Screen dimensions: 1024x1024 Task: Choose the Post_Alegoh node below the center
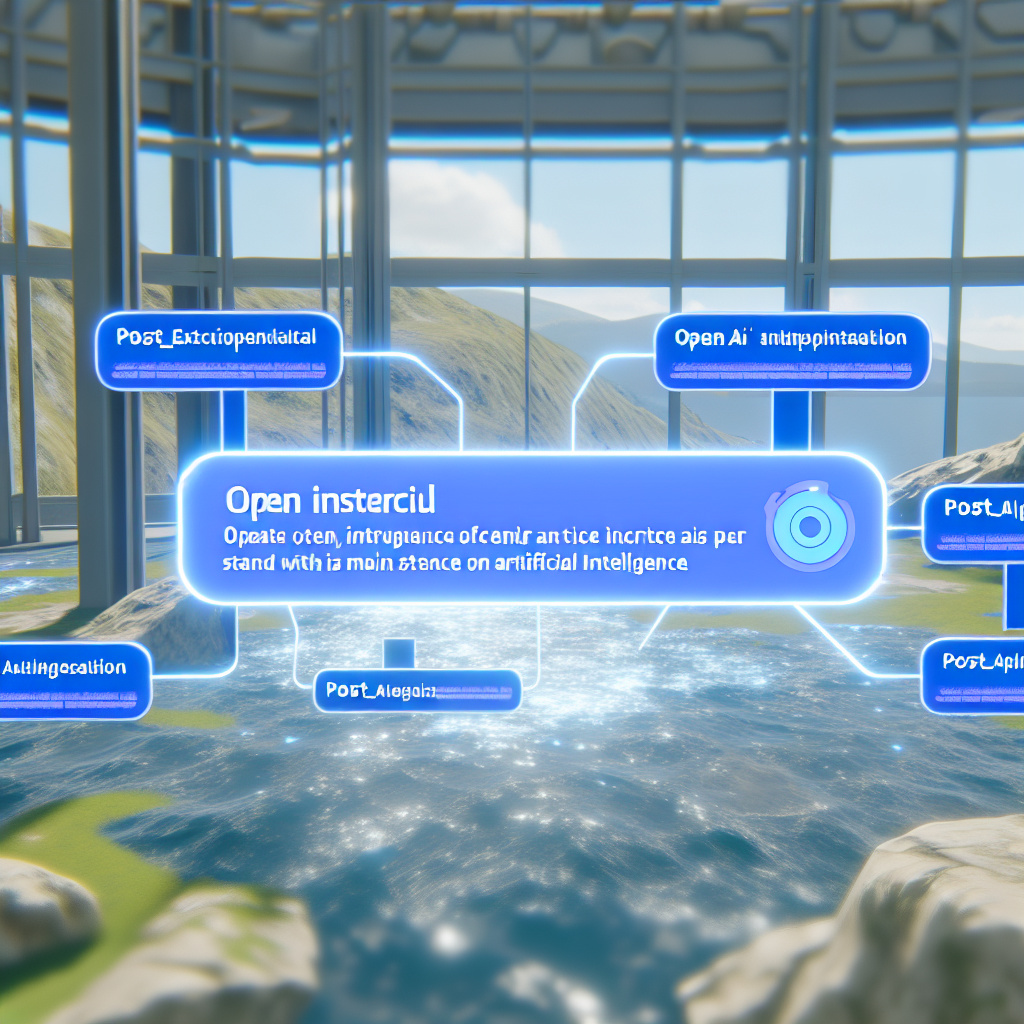point(417,690)
